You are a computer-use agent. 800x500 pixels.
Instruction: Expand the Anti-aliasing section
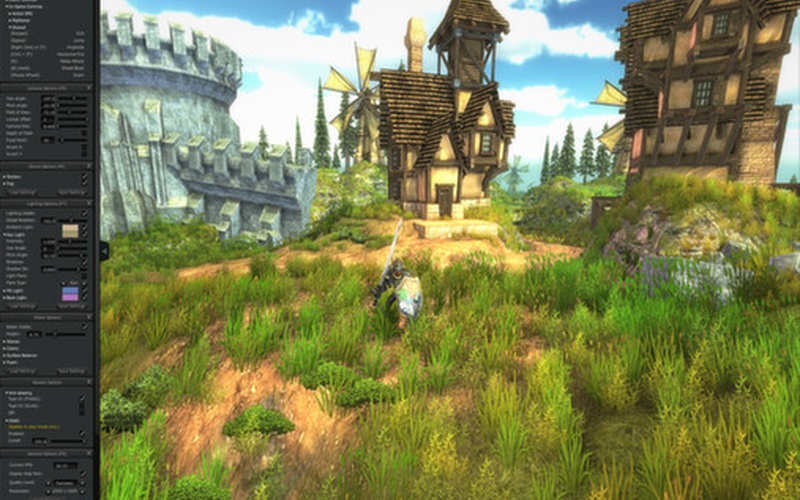click(x=6, y=391)
